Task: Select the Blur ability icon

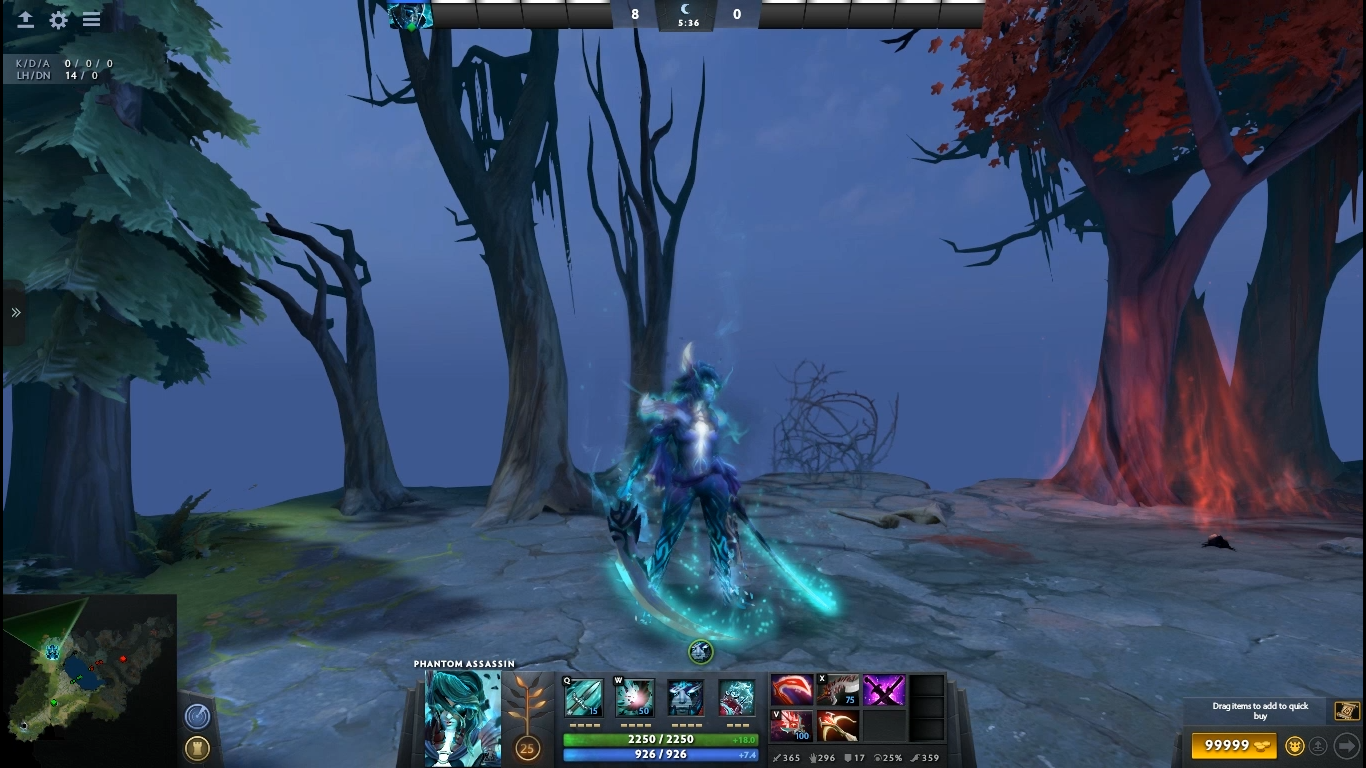Action: 686,697
